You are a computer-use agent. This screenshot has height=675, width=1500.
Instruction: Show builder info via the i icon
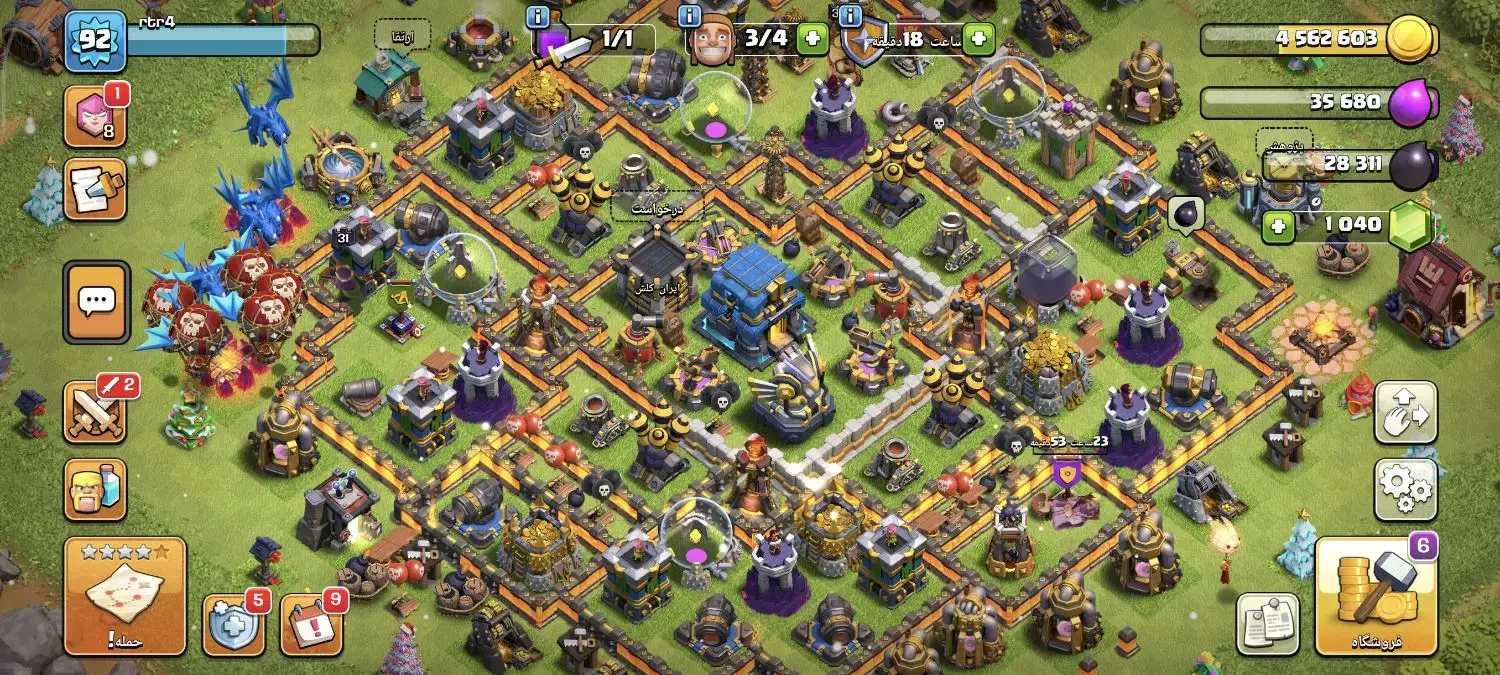(x=689, y=16)
